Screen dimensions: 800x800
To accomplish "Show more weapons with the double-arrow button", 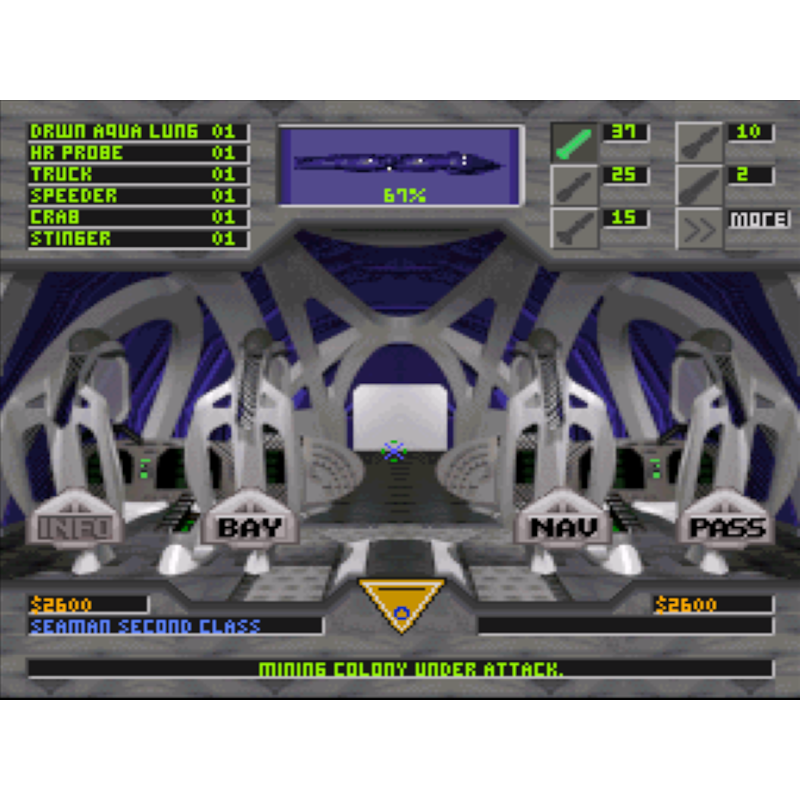I will point(699,229).
